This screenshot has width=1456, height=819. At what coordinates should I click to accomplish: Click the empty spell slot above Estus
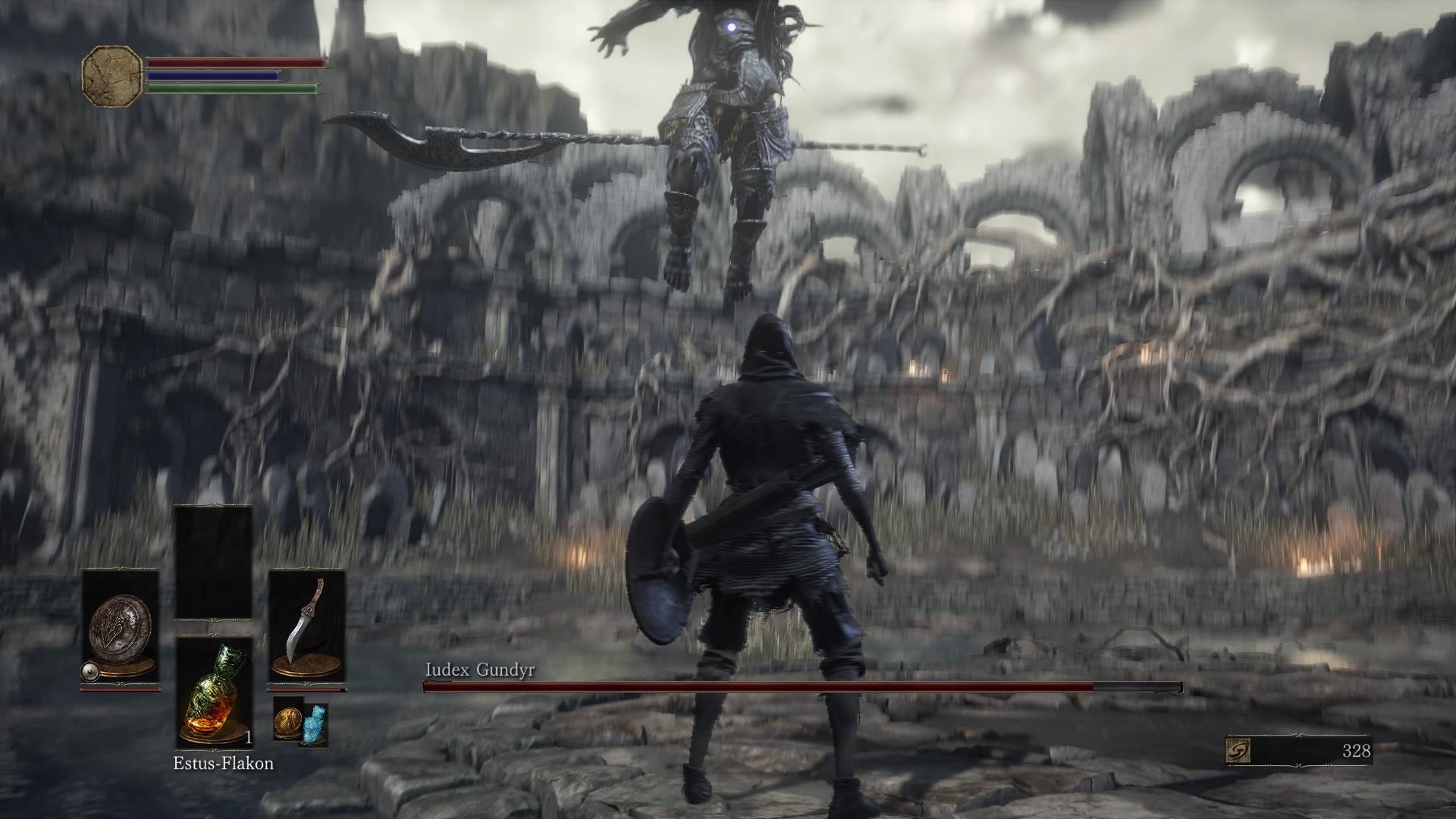tap(213, 562)
